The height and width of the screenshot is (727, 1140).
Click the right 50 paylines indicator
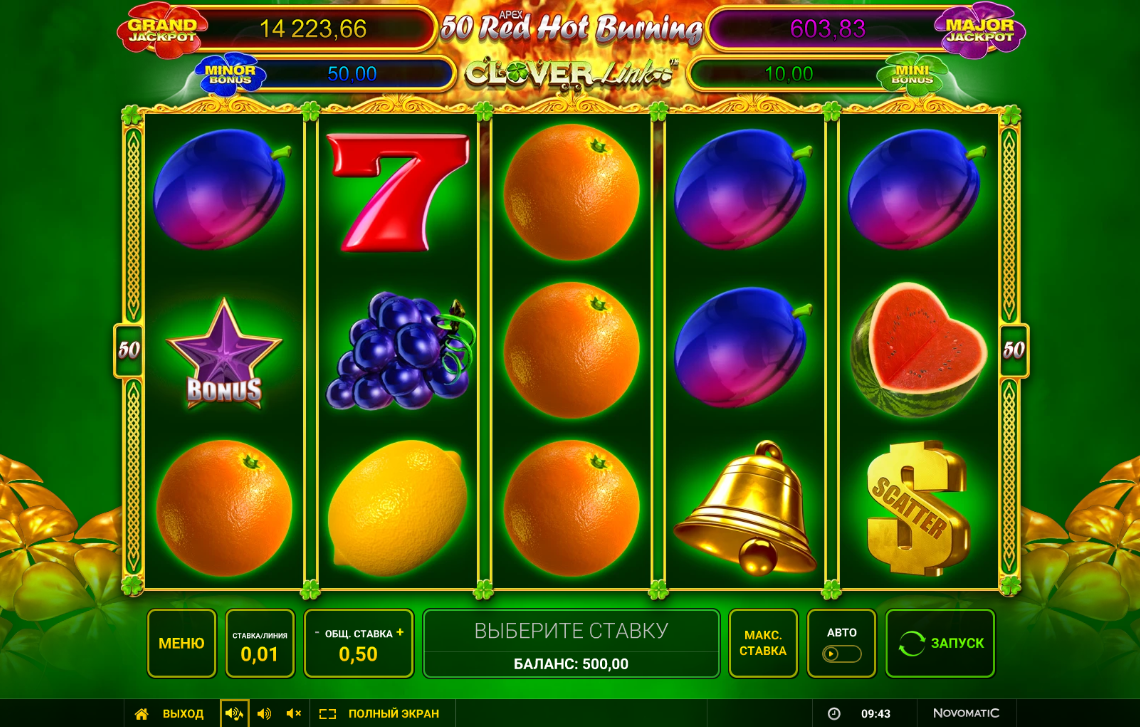(x=1014, y=351)
